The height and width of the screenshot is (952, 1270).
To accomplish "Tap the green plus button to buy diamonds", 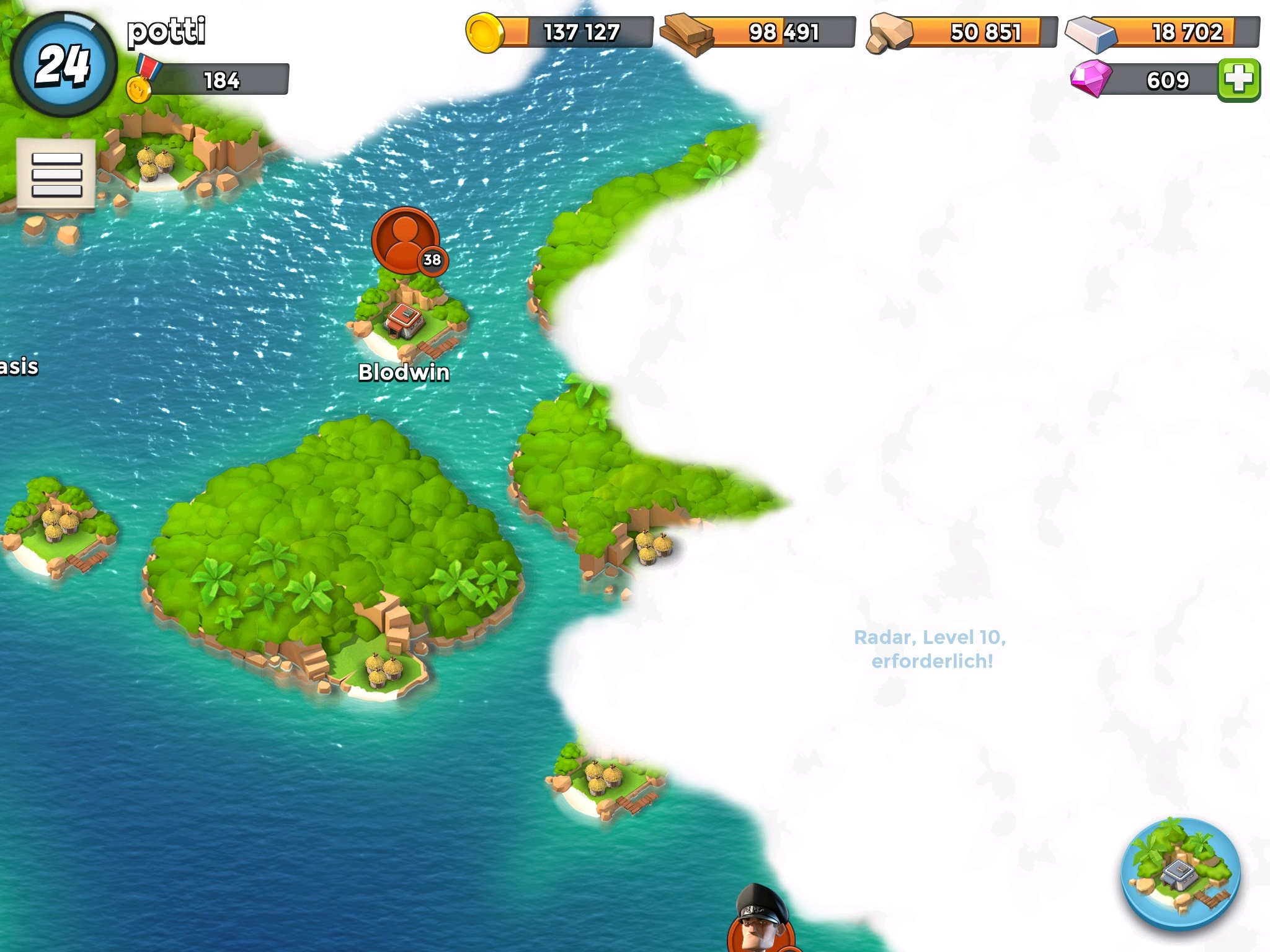I will pyautogui.click(x=1238, y=80).
